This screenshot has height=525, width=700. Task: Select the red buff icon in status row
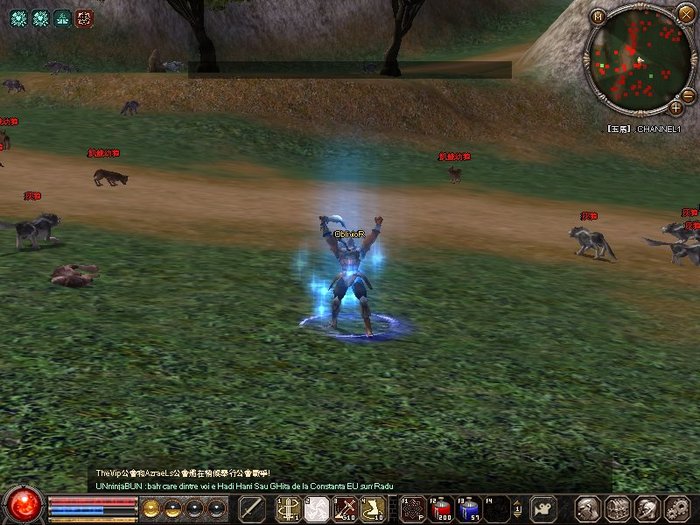84,17
